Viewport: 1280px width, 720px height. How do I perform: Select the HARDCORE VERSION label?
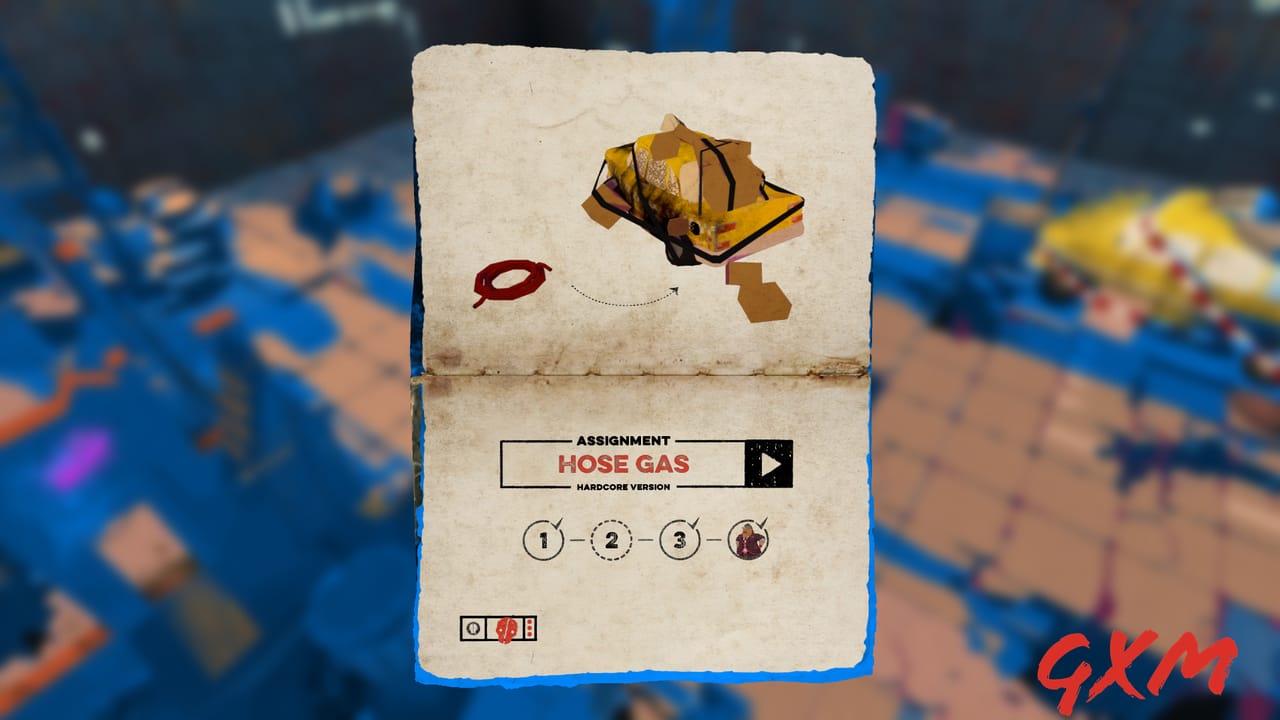click(x=622, y=485)
